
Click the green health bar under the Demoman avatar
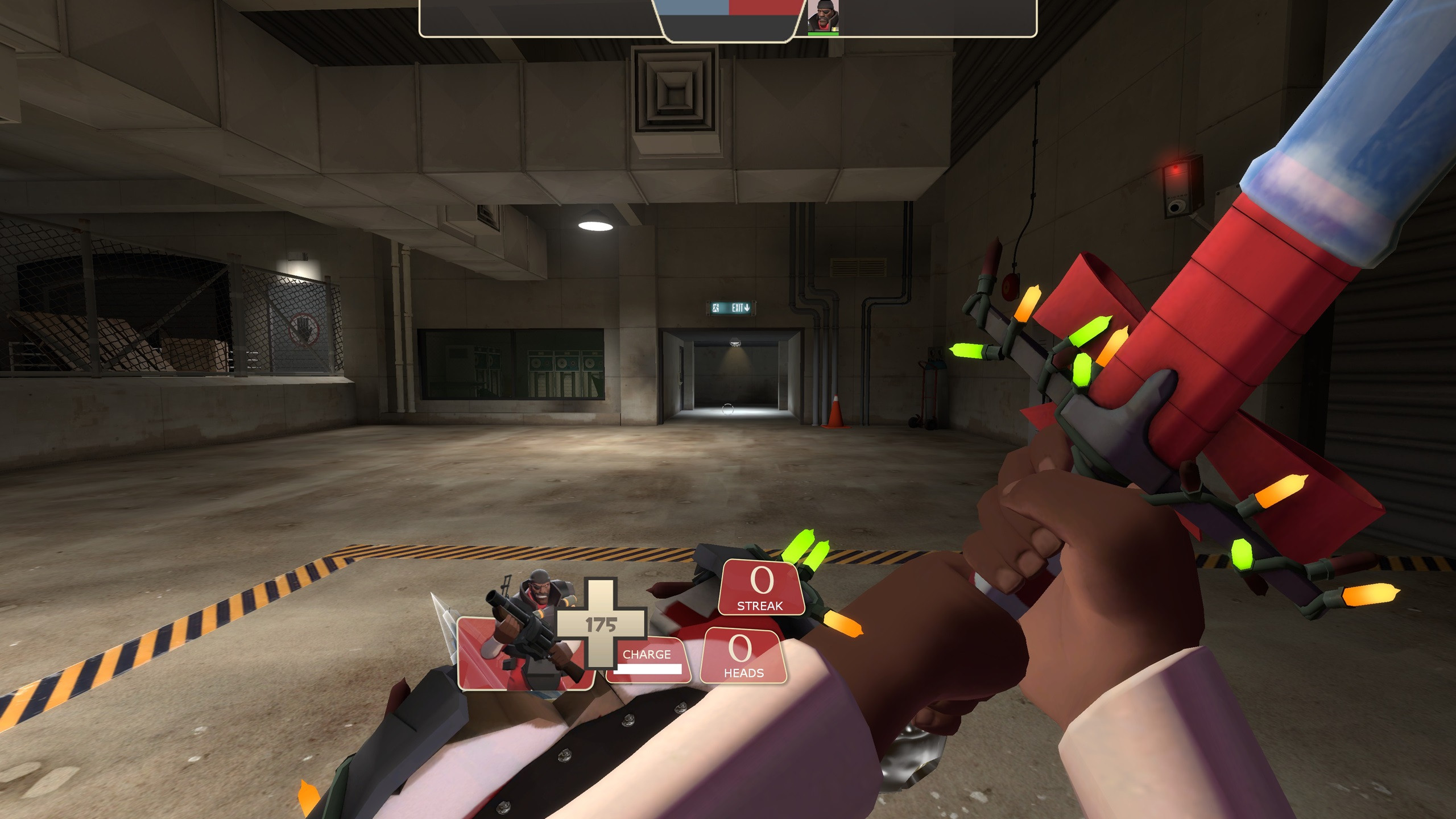tap(824, 33)
